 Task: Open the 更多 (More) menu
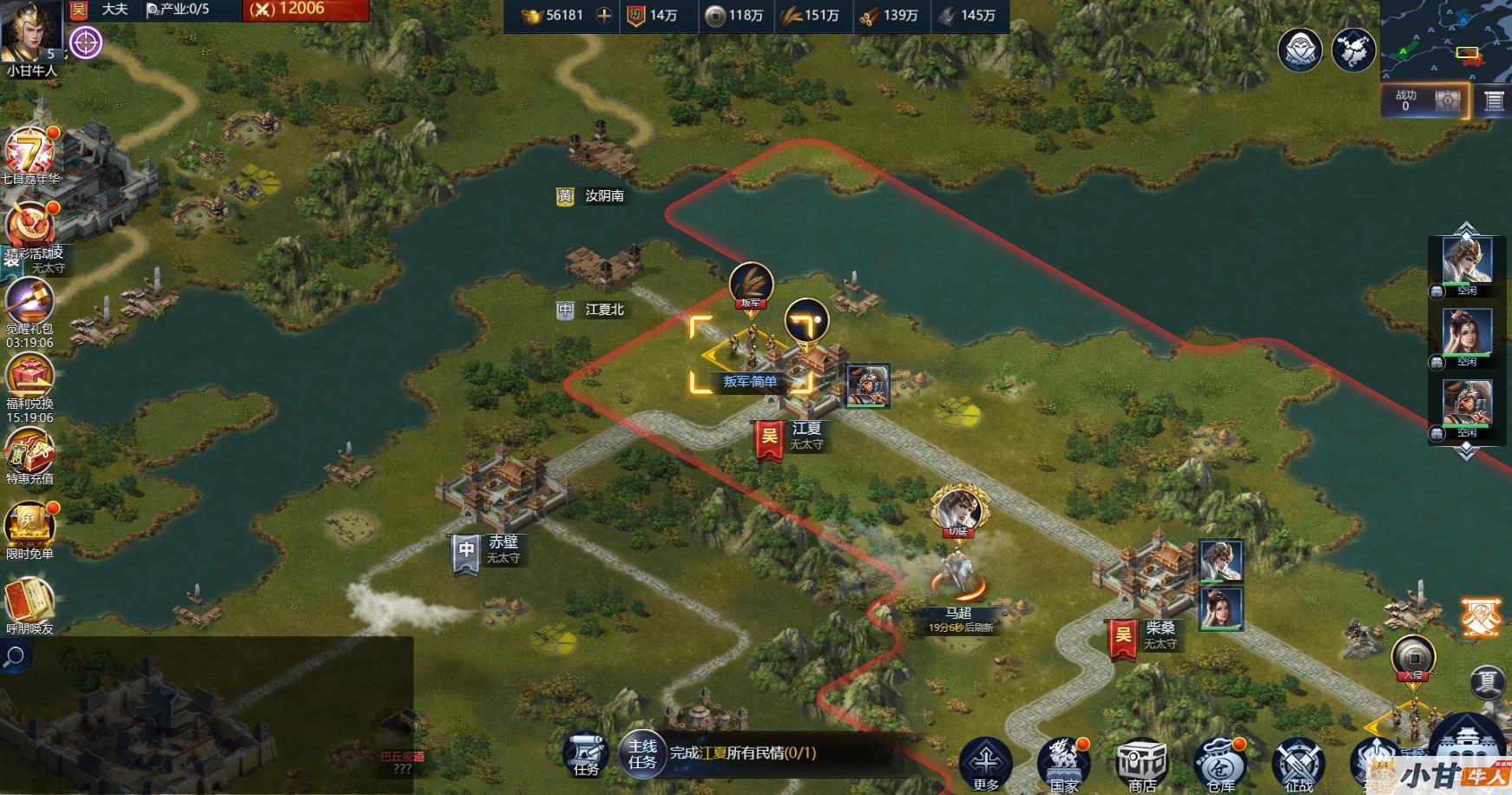coord(985,762)
